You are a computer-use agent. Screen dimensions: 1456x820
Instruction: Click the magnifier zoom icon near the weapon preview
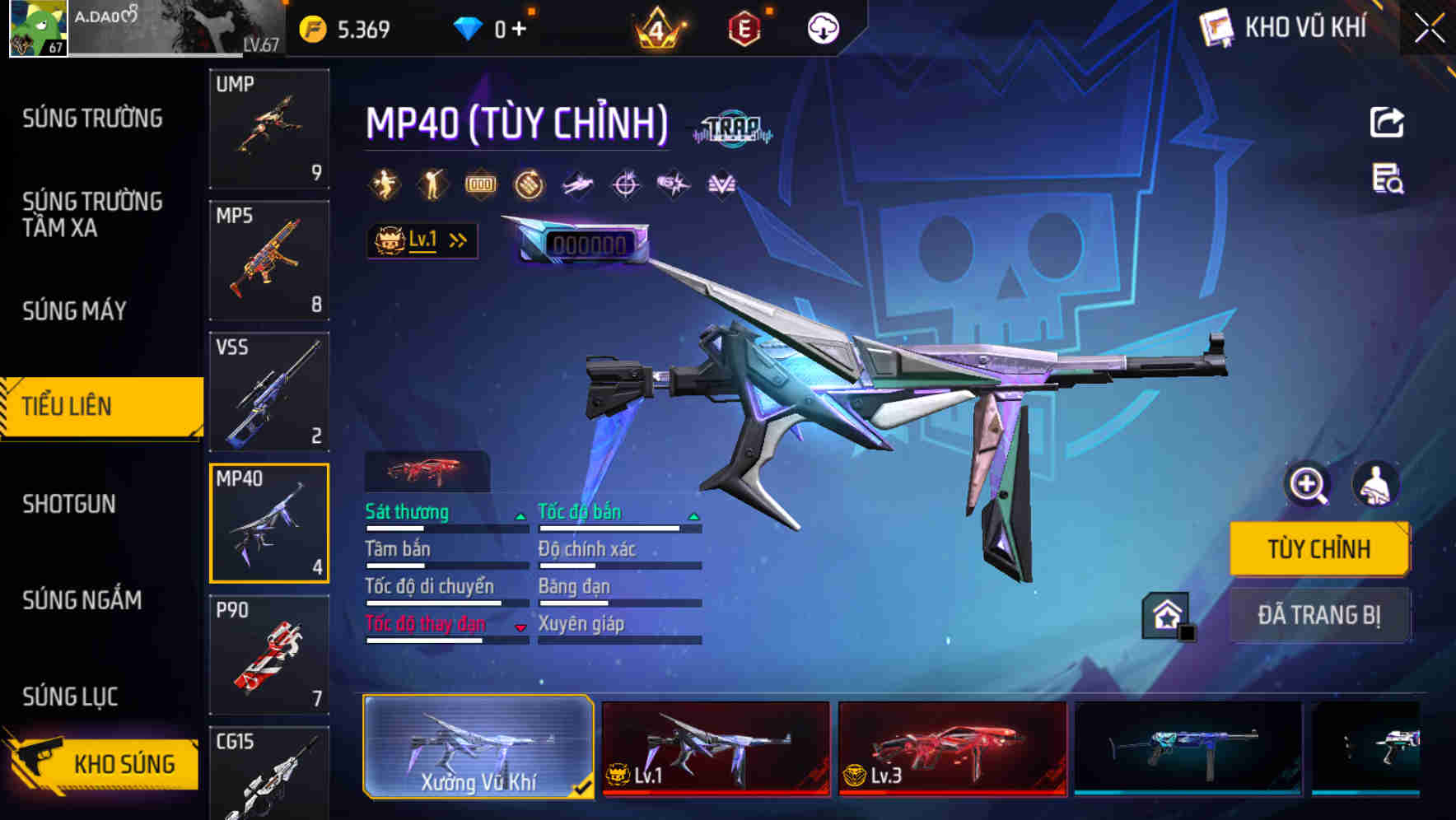pos(1309,486)
